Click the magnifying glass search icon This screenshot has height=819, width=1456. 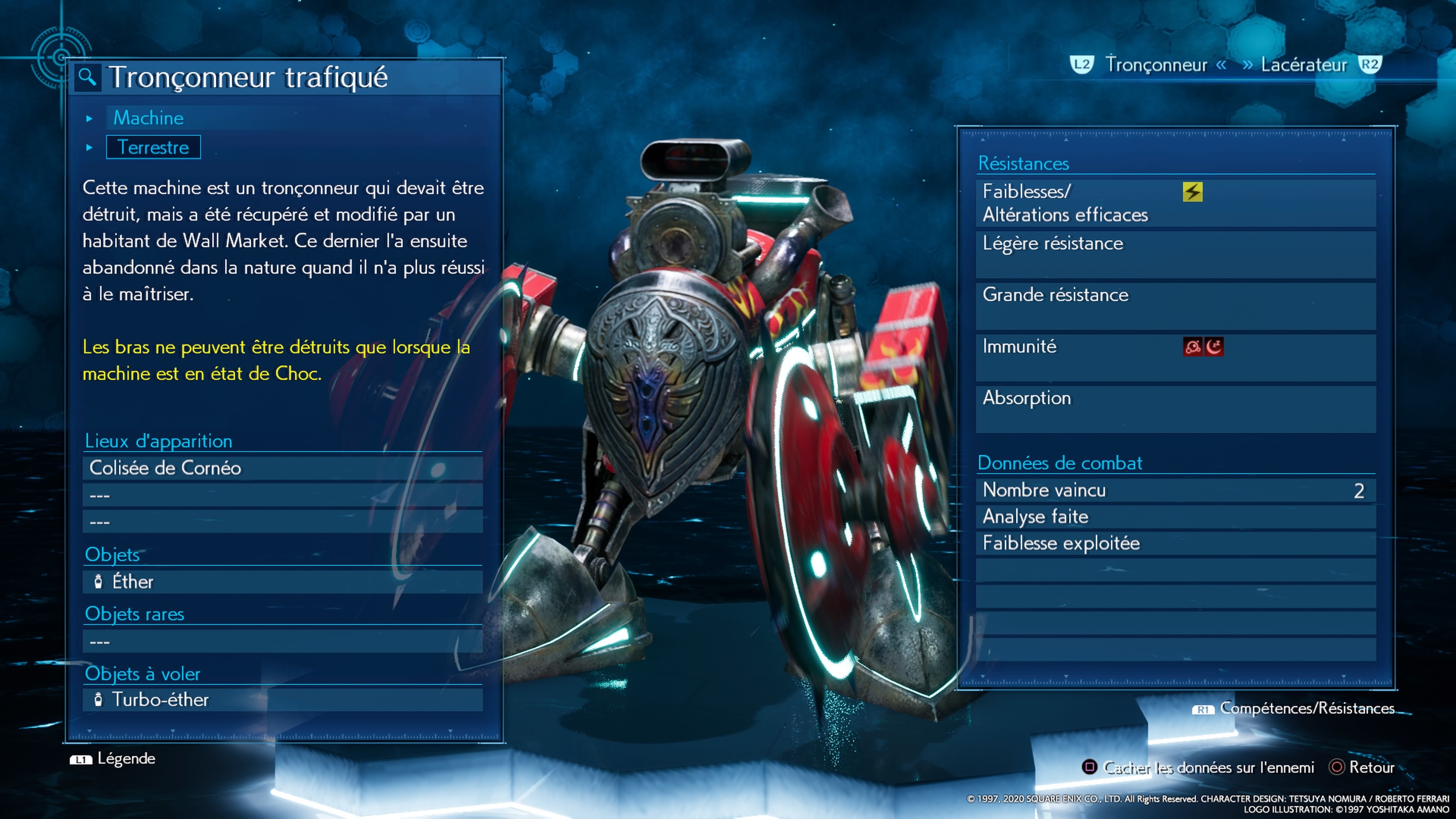click(x=87, y=77)
